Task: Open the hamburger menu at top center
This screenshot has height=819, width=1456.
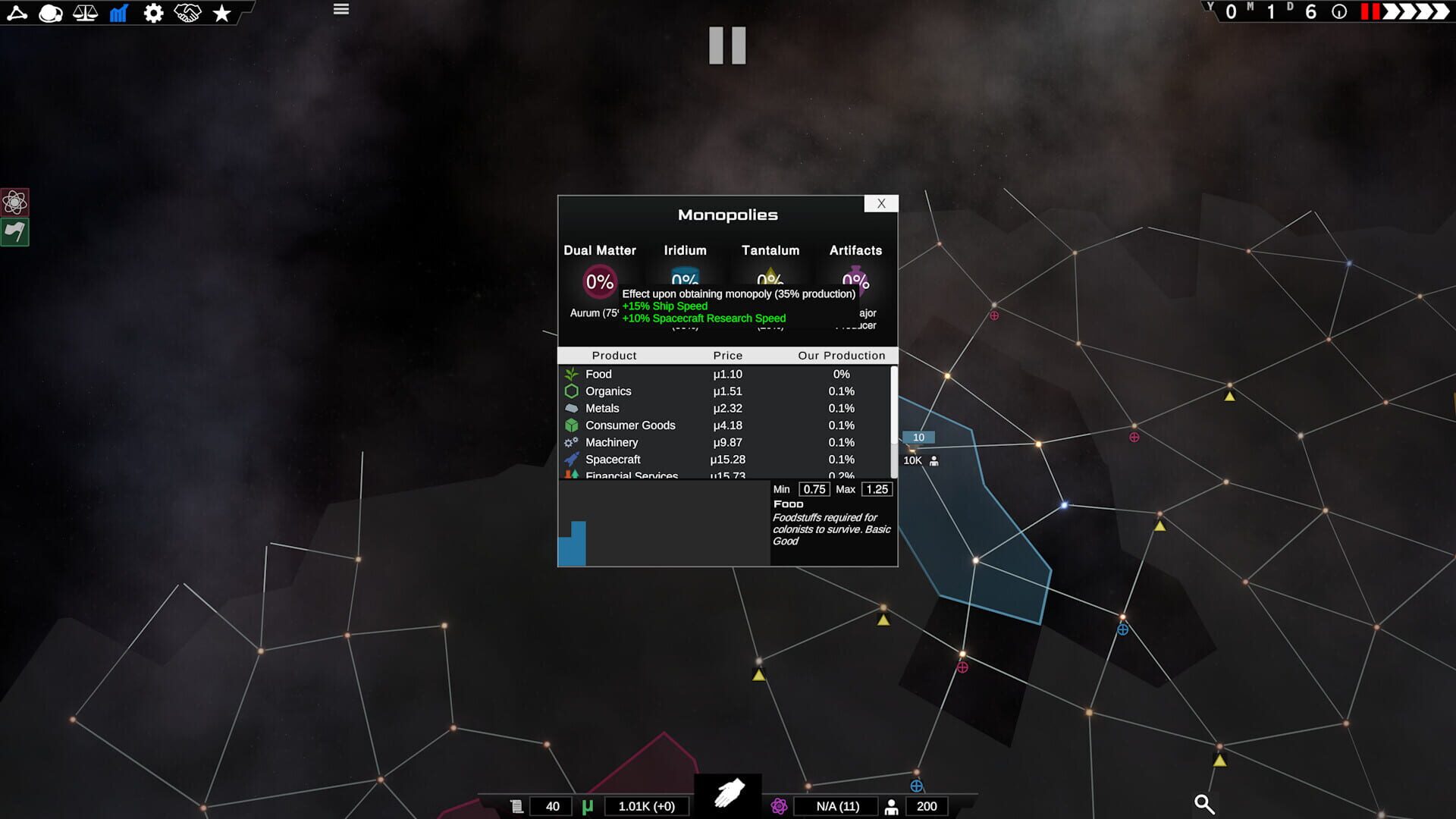Action: point(340,9)
